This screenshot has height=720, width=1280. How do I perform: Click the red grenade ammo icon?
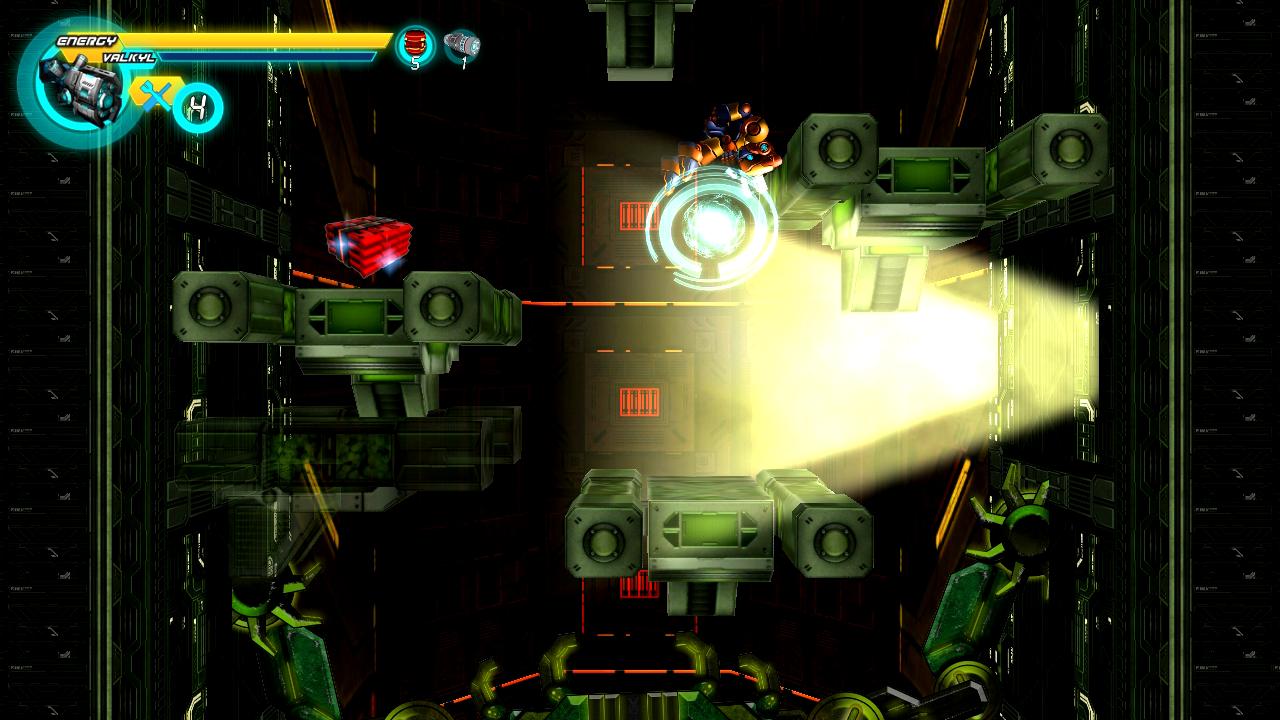point(414,40)
